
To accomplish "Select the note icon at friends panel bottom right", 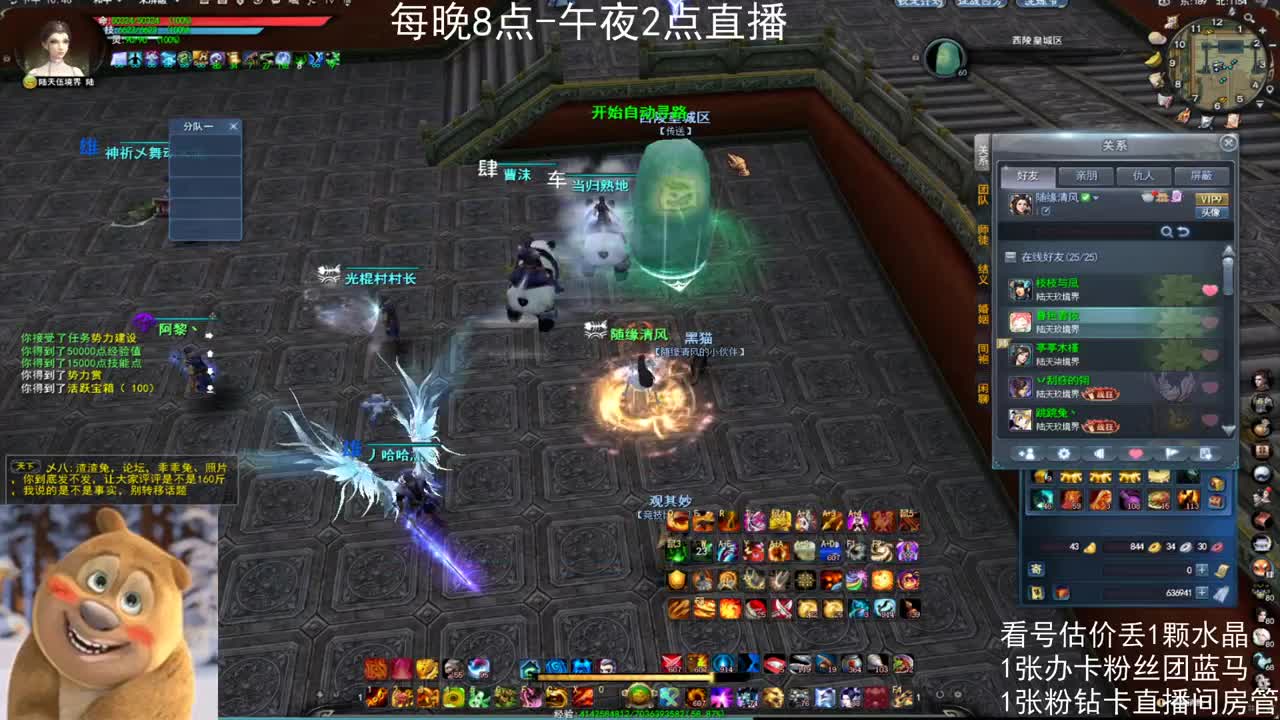I will (x=1204, y=452).
